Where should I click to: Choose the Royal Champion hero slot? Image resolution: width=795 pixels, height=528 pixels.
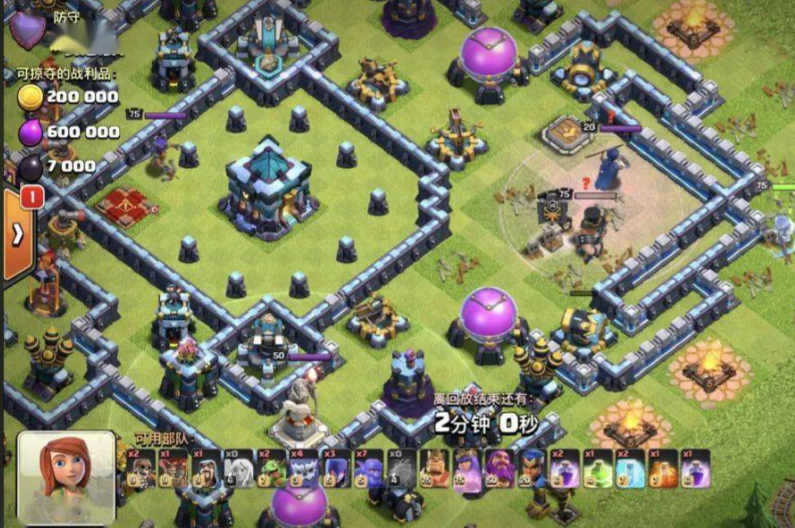(x=531, y=468)
